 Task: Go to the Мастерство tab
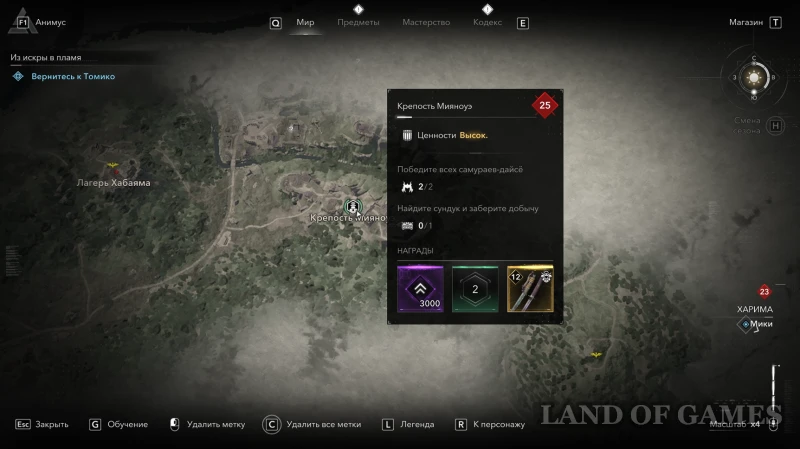coord(426,22)
